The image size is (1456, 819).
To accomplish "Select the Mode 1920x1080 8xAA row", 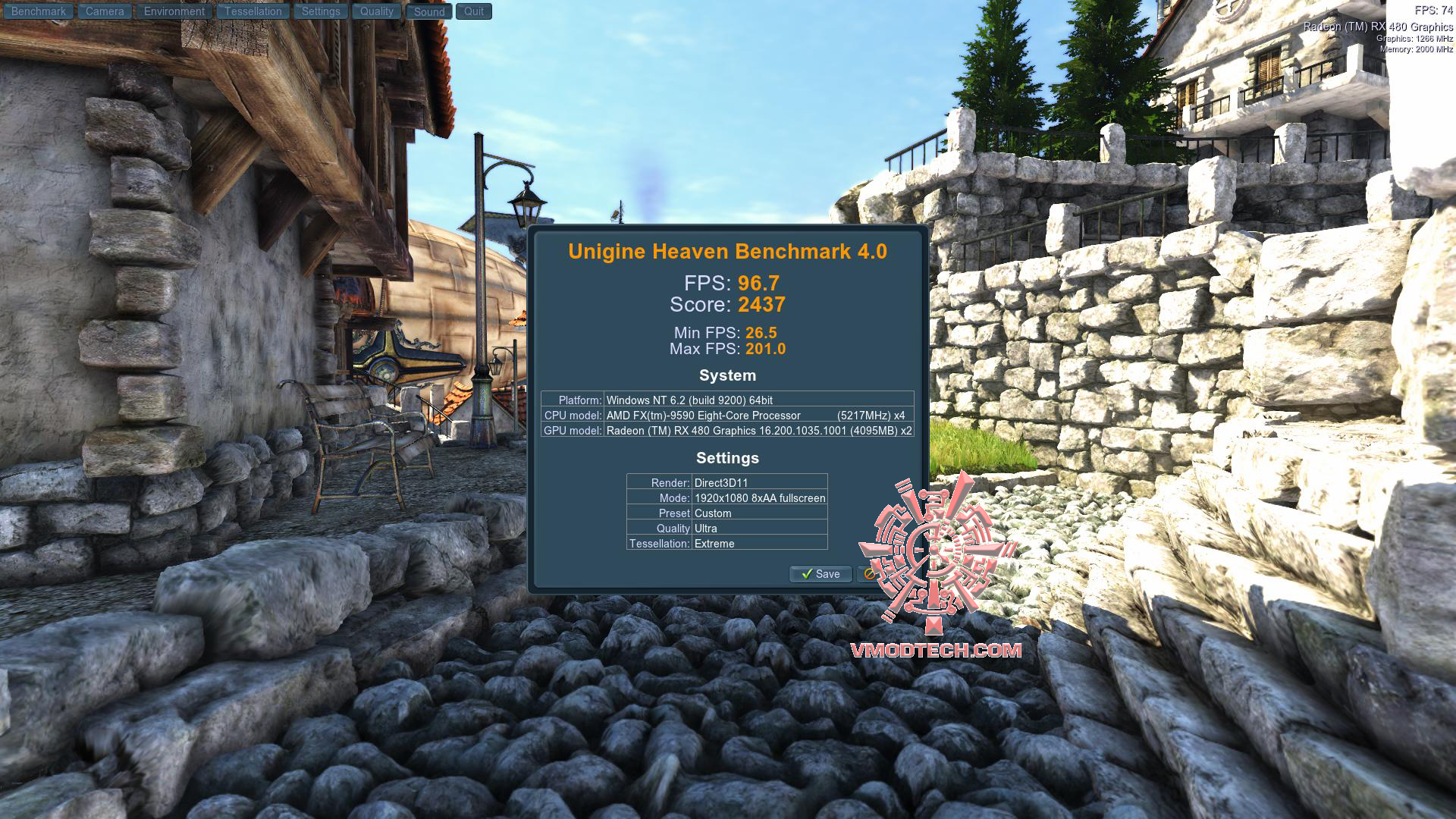I will 726,498.
